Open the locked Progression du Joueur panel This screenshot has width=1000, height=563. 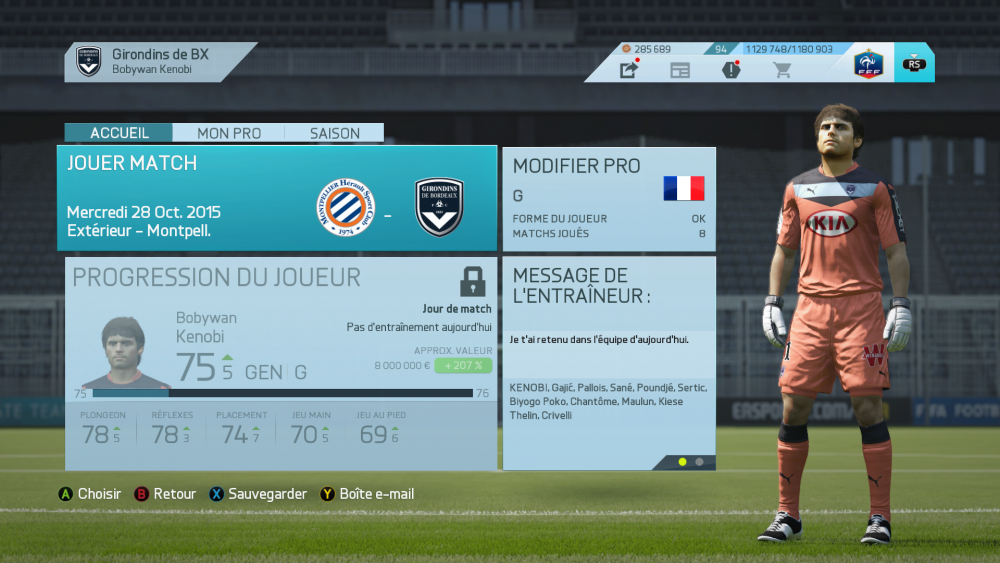point(281,363)
